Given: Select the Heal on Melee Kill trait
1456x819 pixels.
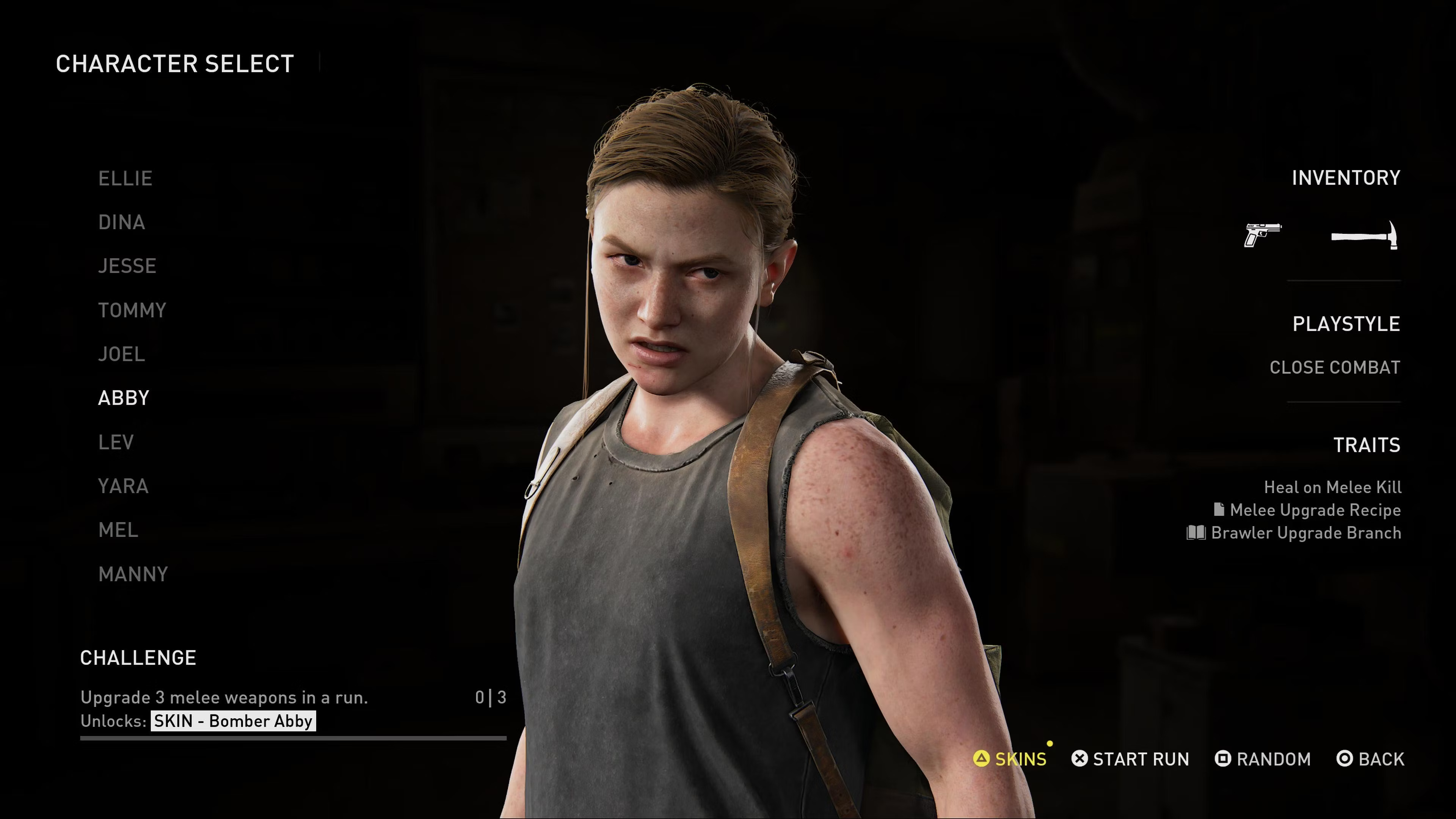Looking at the screenshot, I should click(x=1332, y=487).
